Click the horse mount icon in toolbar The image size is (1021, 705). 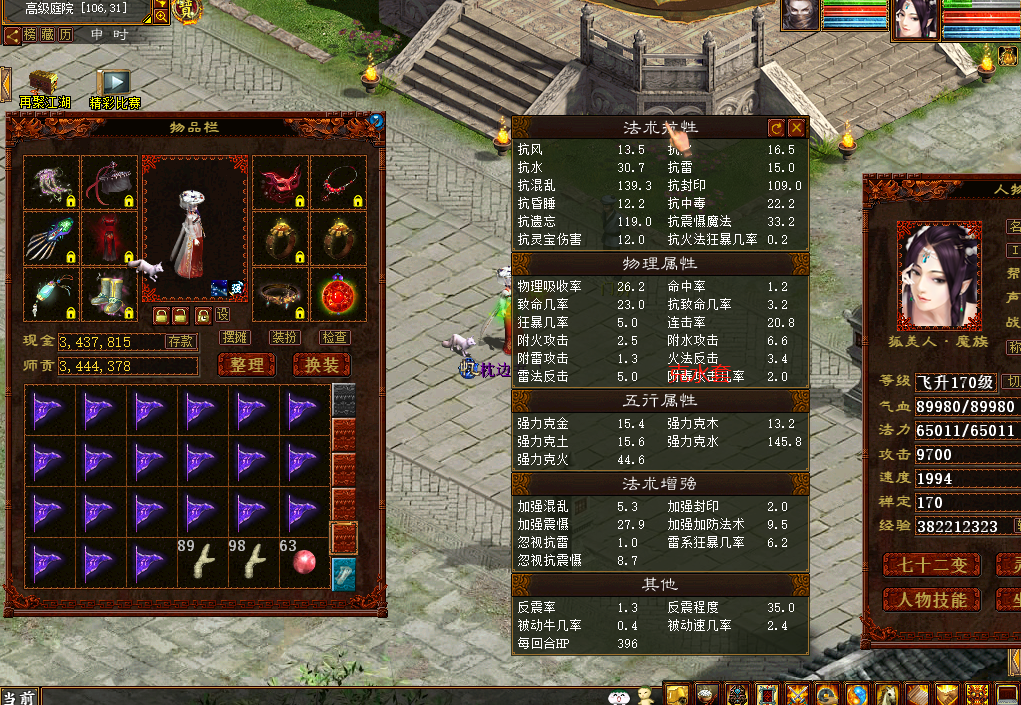pos(886,694)
